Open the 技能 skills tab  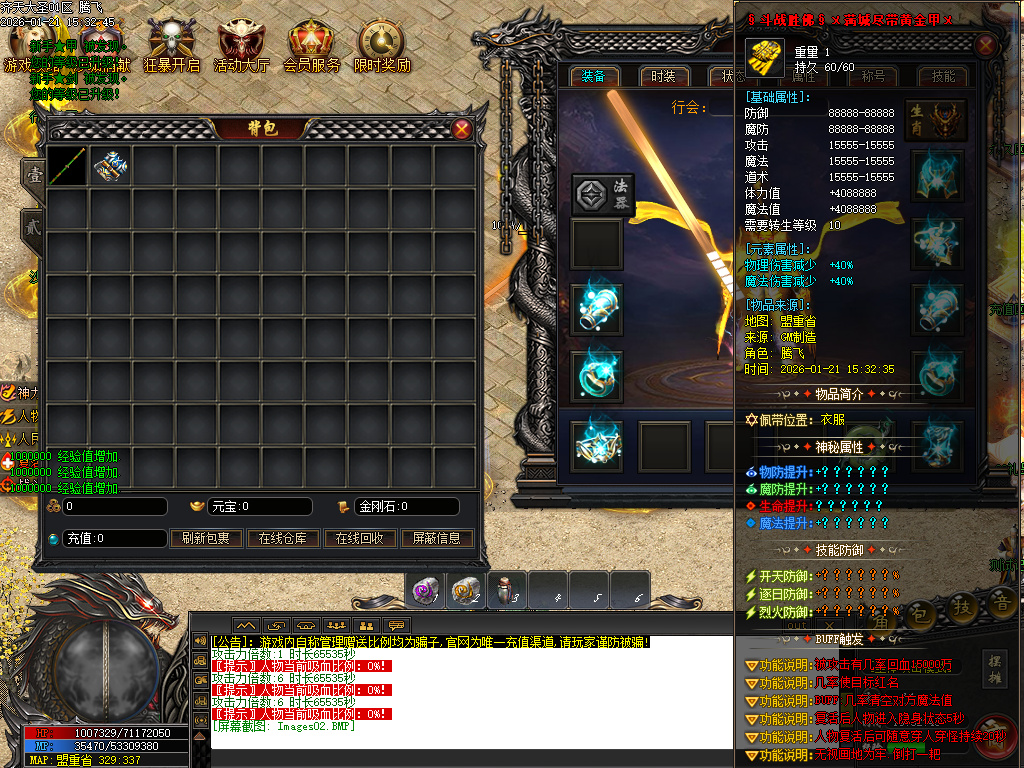coord(943,77)
